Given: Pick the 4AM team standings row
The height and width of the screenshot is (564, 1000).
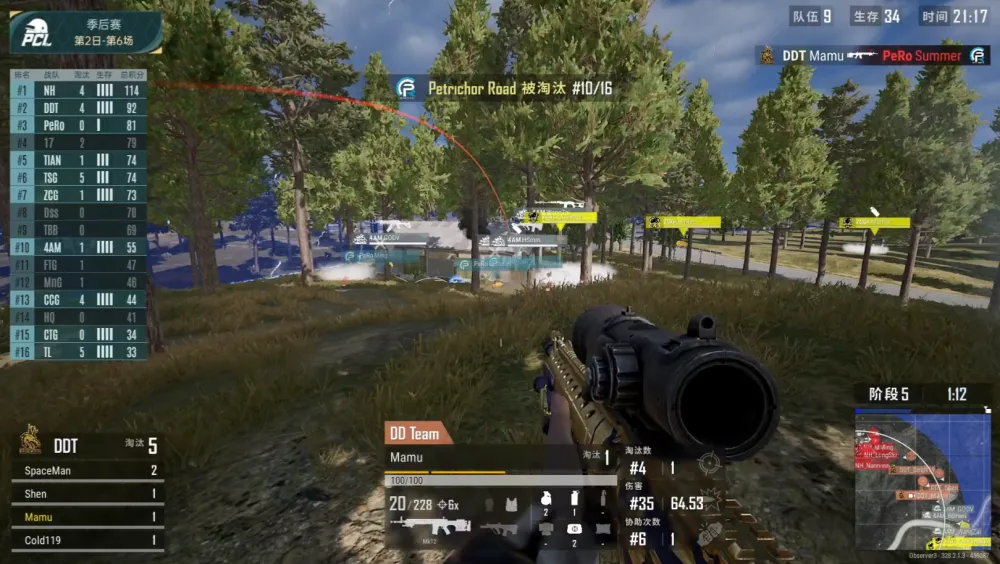Looking at the screenshot, I should tap(79, 247).
